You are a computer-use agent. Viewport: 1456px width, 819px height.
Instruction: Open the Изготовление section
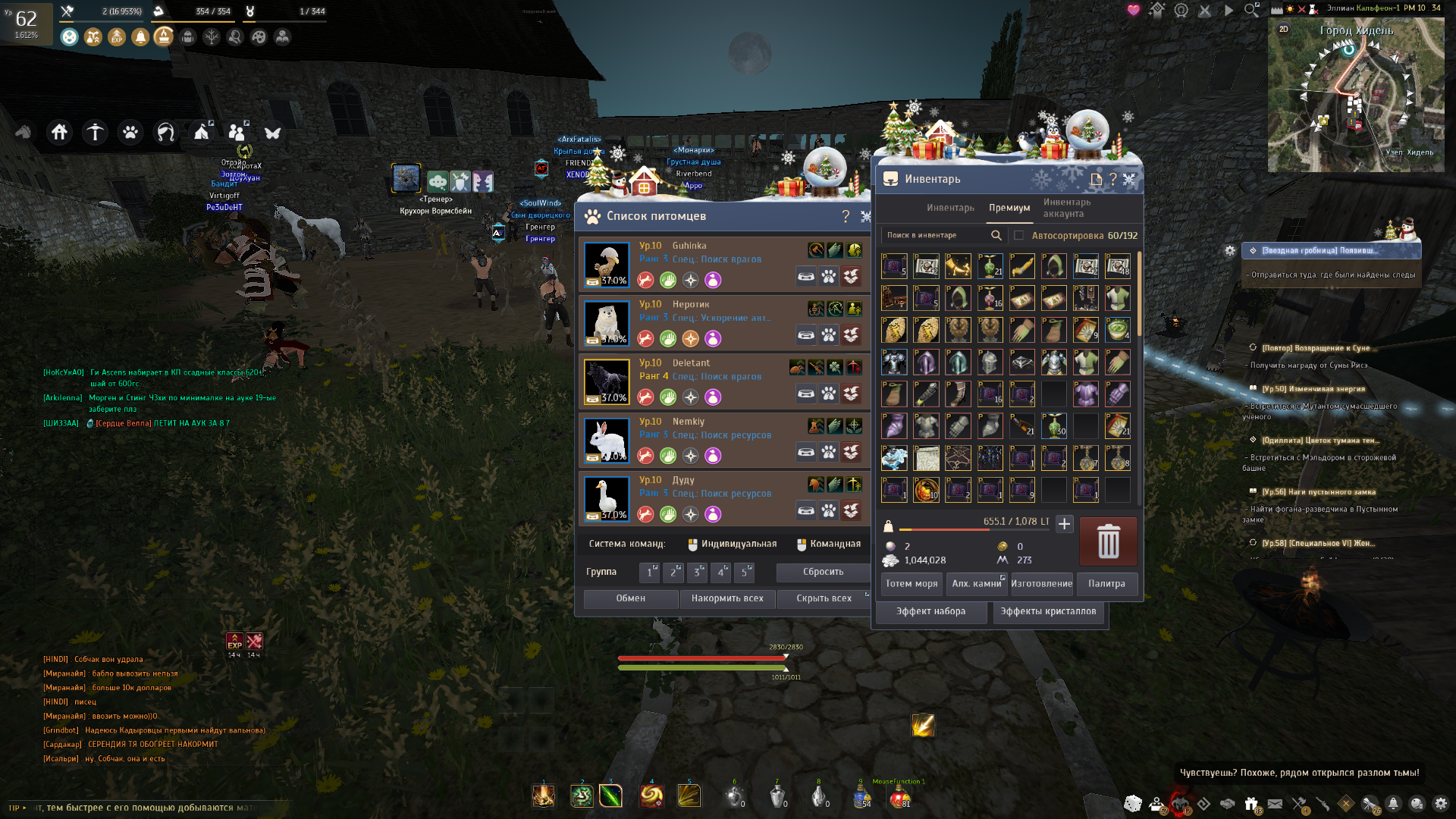(x=1041, y=584)
